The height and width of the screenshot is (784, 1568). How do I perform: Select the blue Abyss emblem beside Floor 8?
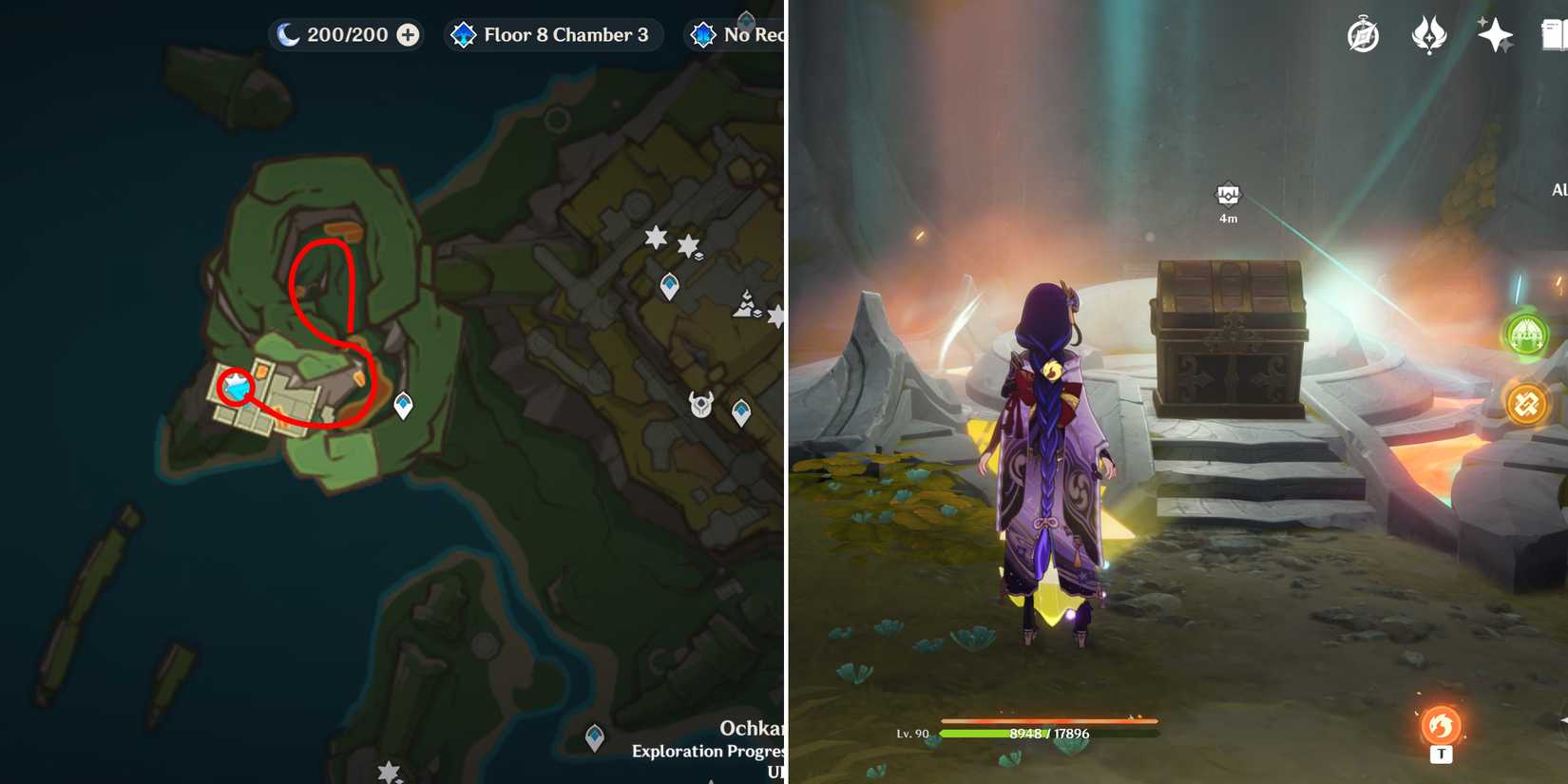point(462,34)
